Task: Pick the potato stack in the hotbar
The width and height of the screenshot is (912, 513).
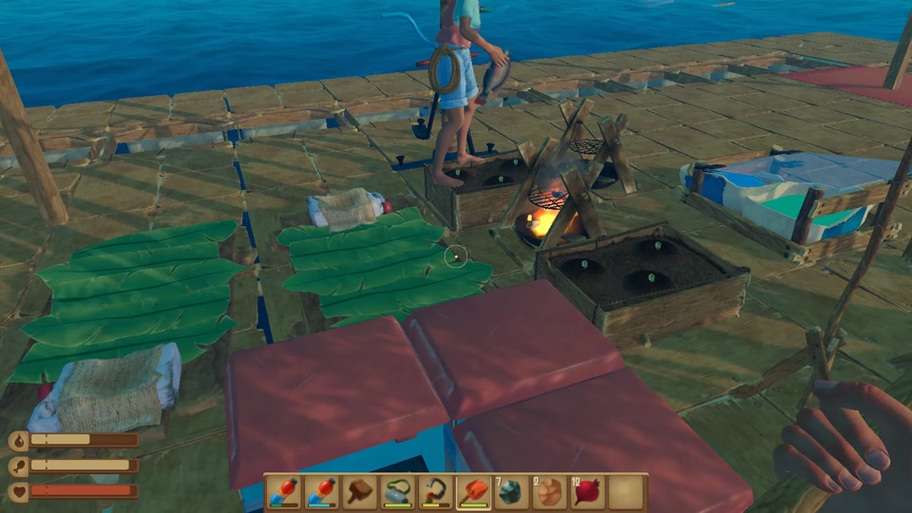Action: (550, 492)
